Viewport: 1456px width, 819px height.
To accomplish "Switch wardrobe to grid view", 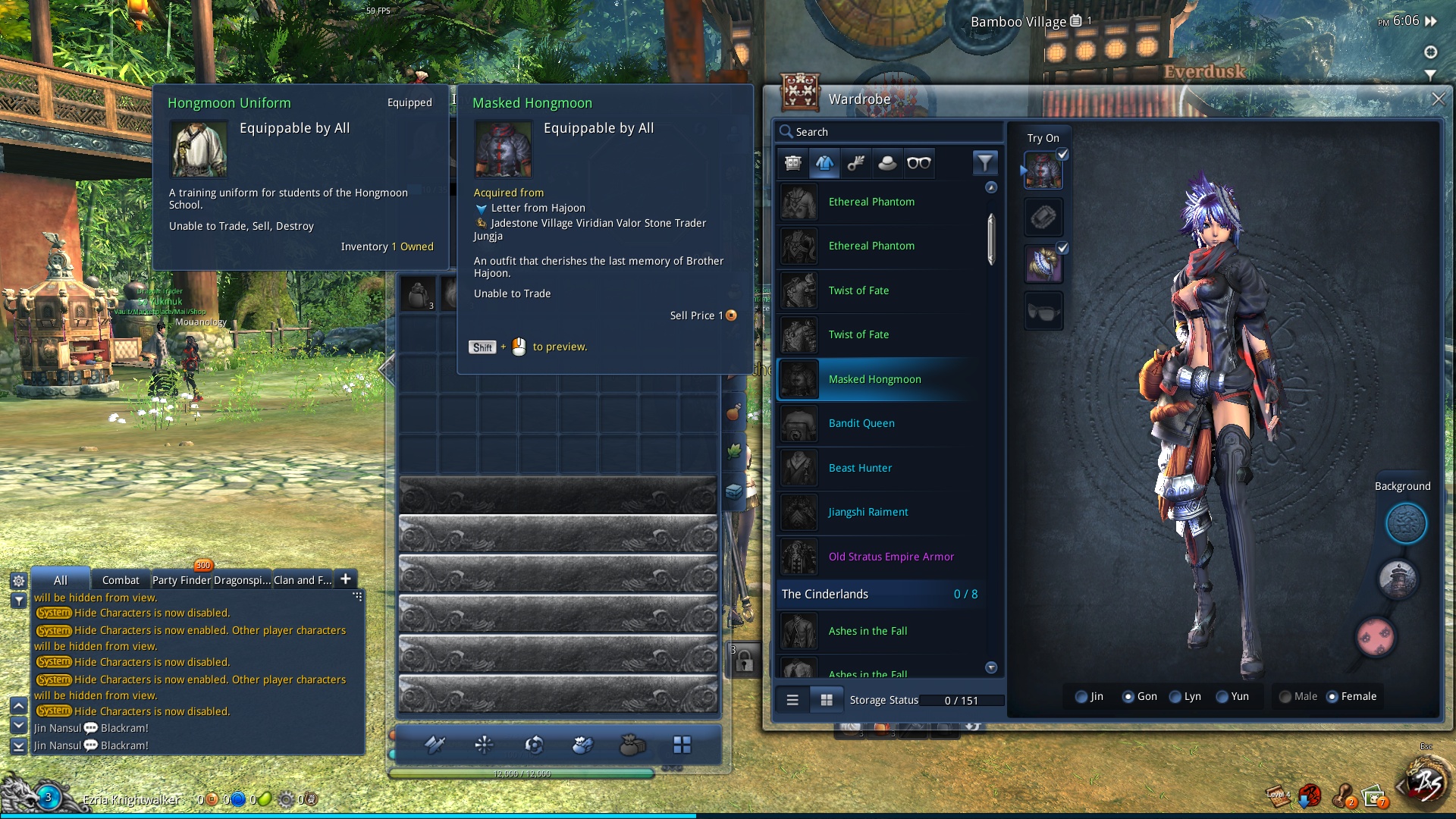I will point(827,700).
